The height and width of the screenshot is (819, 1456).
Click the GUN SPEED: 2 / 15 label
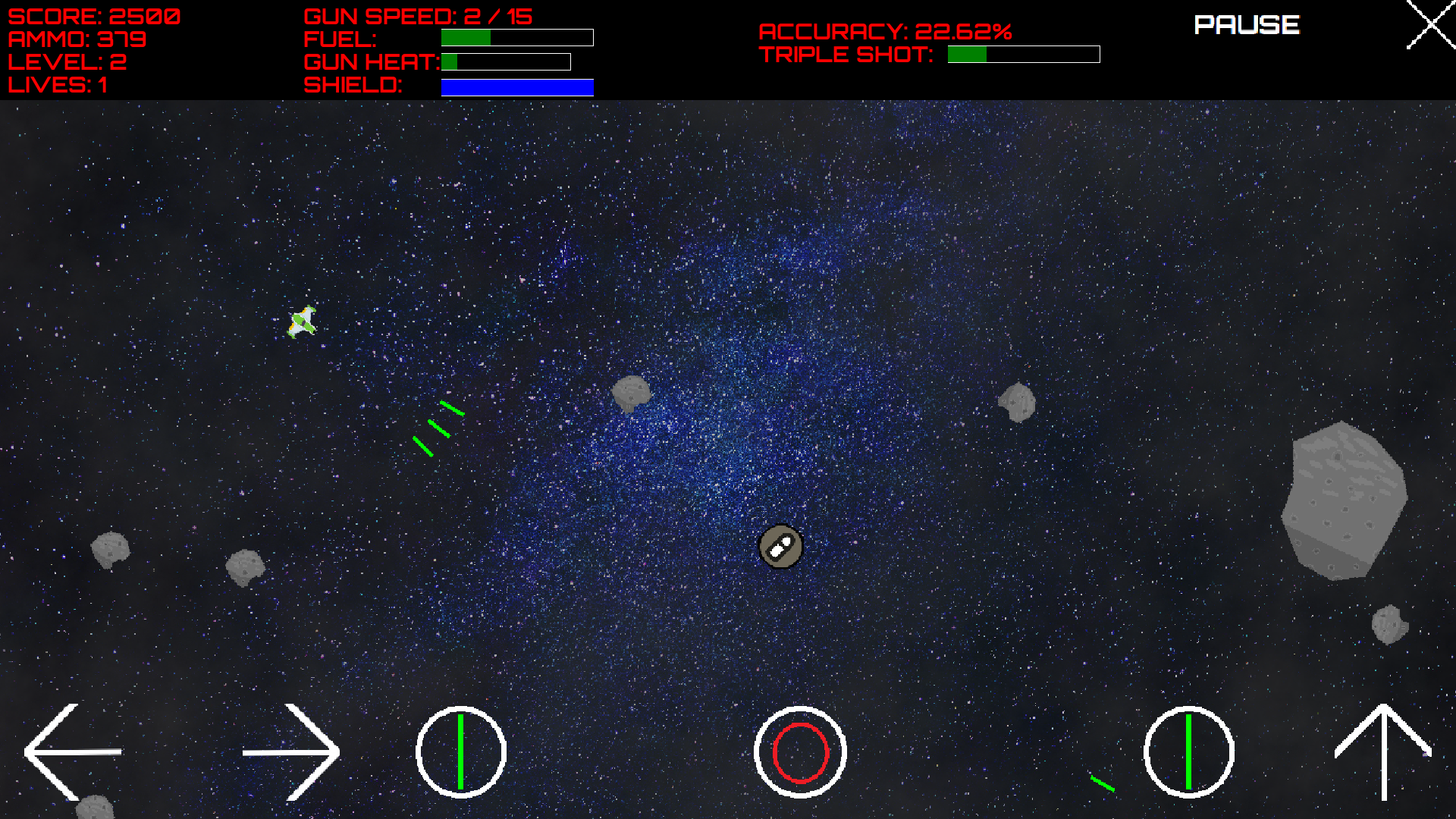pyautogui.click(x=418, y=15)
